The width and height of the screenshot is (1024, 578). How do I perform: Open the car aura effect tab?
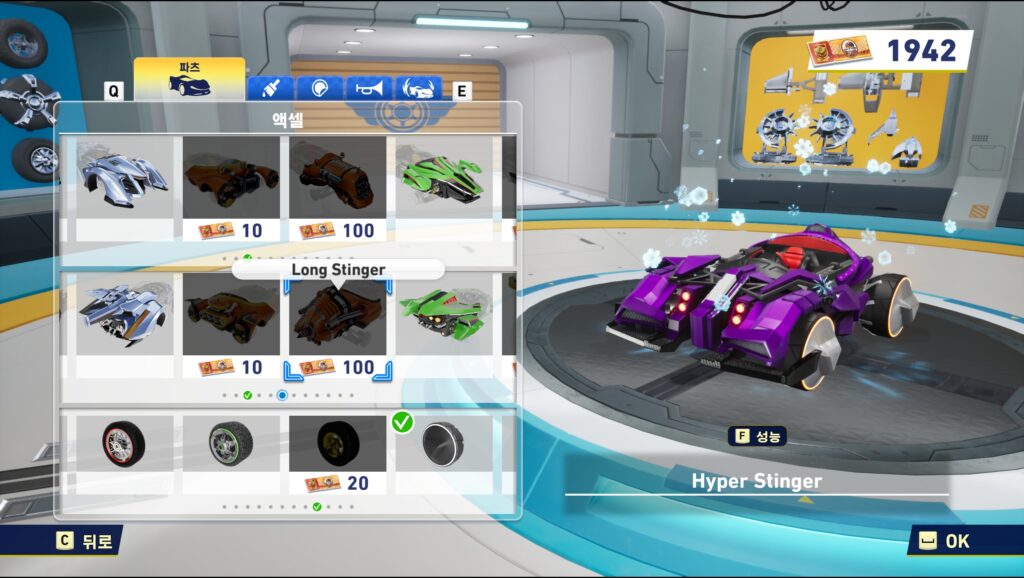click(418, 89)
